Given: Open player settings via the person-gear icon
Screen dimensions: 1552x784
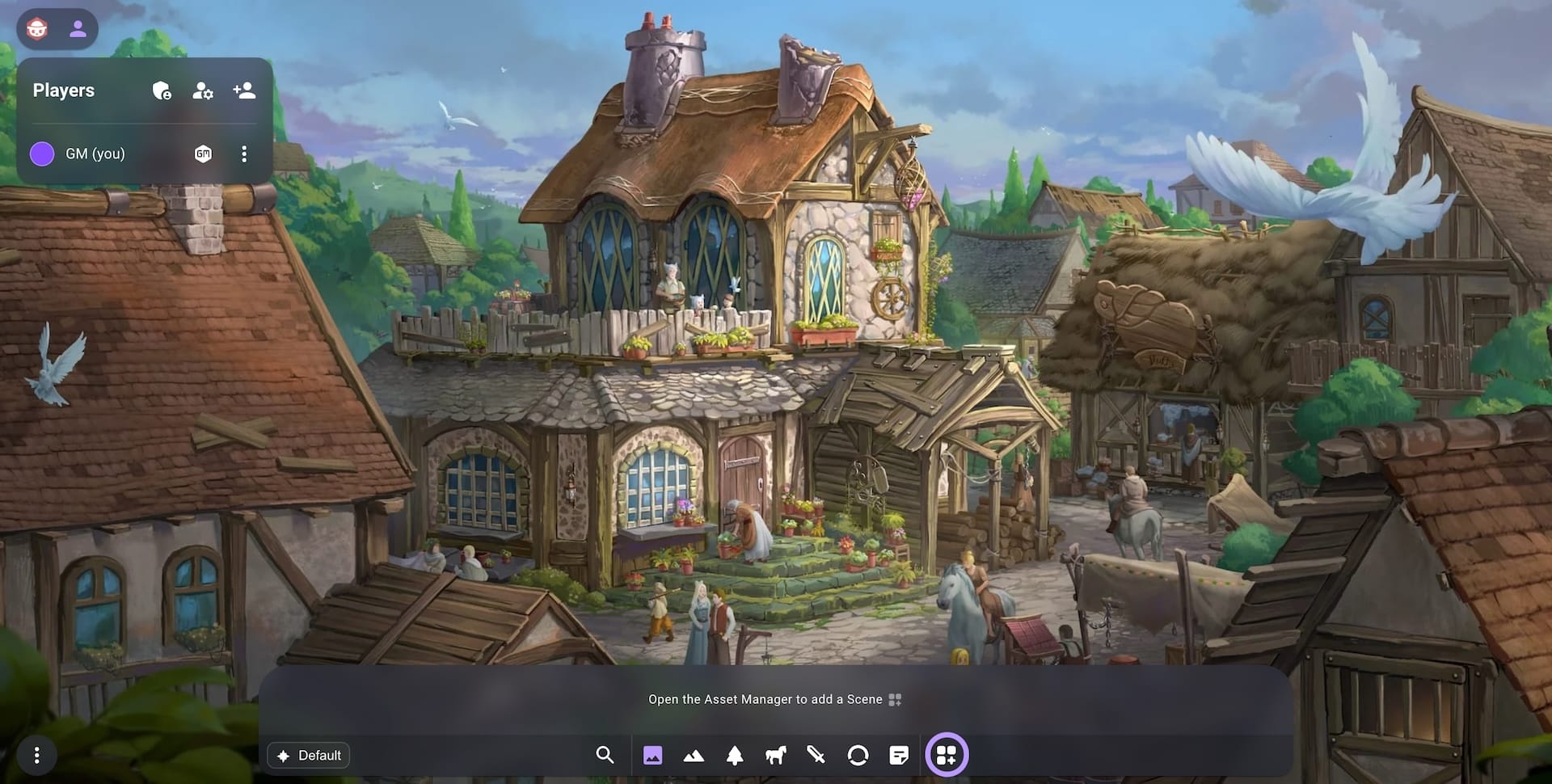Looking at the screenshot, I should coord(202,91).
